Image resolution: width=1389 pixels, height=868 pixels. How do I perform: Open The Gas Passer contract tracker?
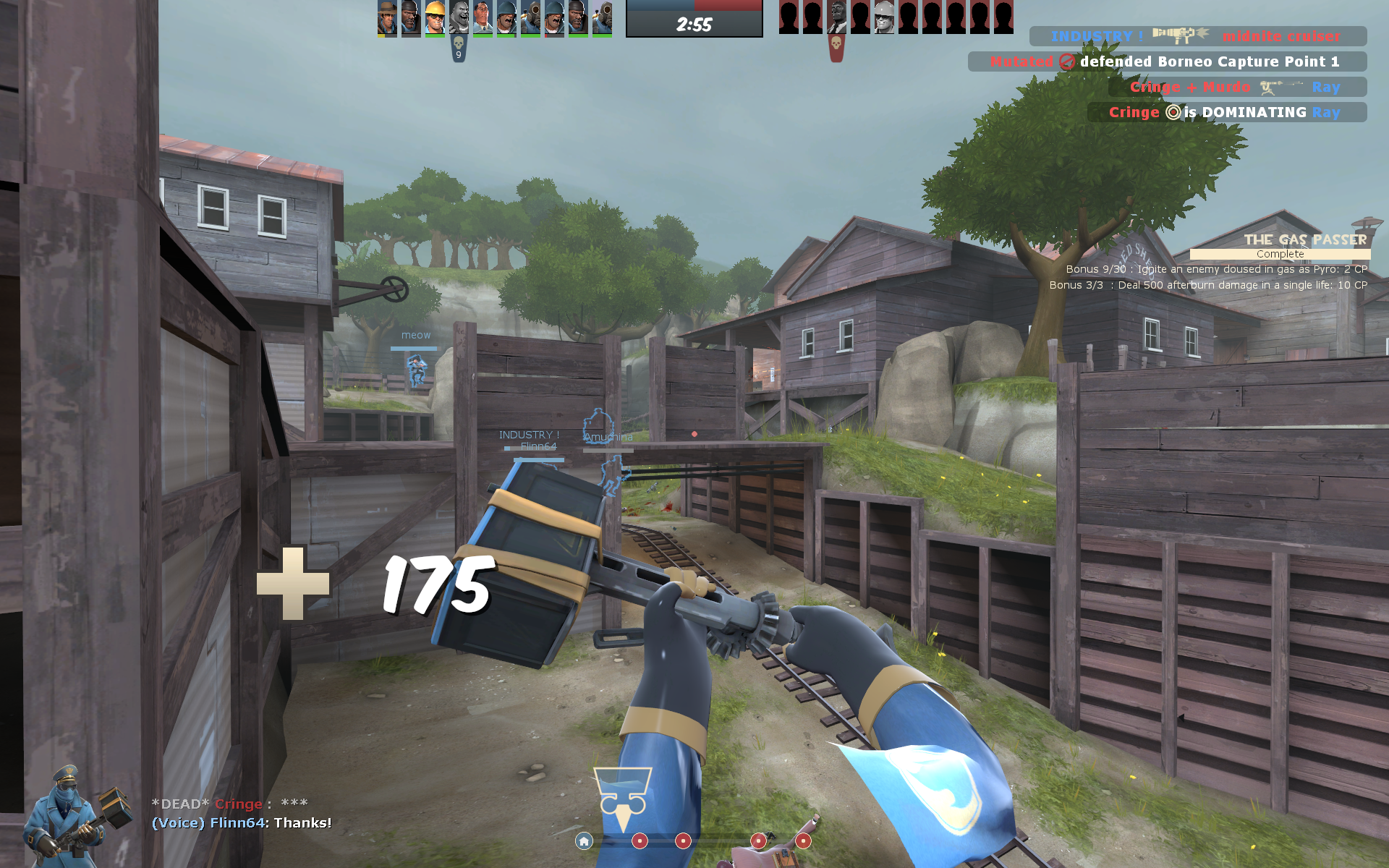(x=1280, y=246)
